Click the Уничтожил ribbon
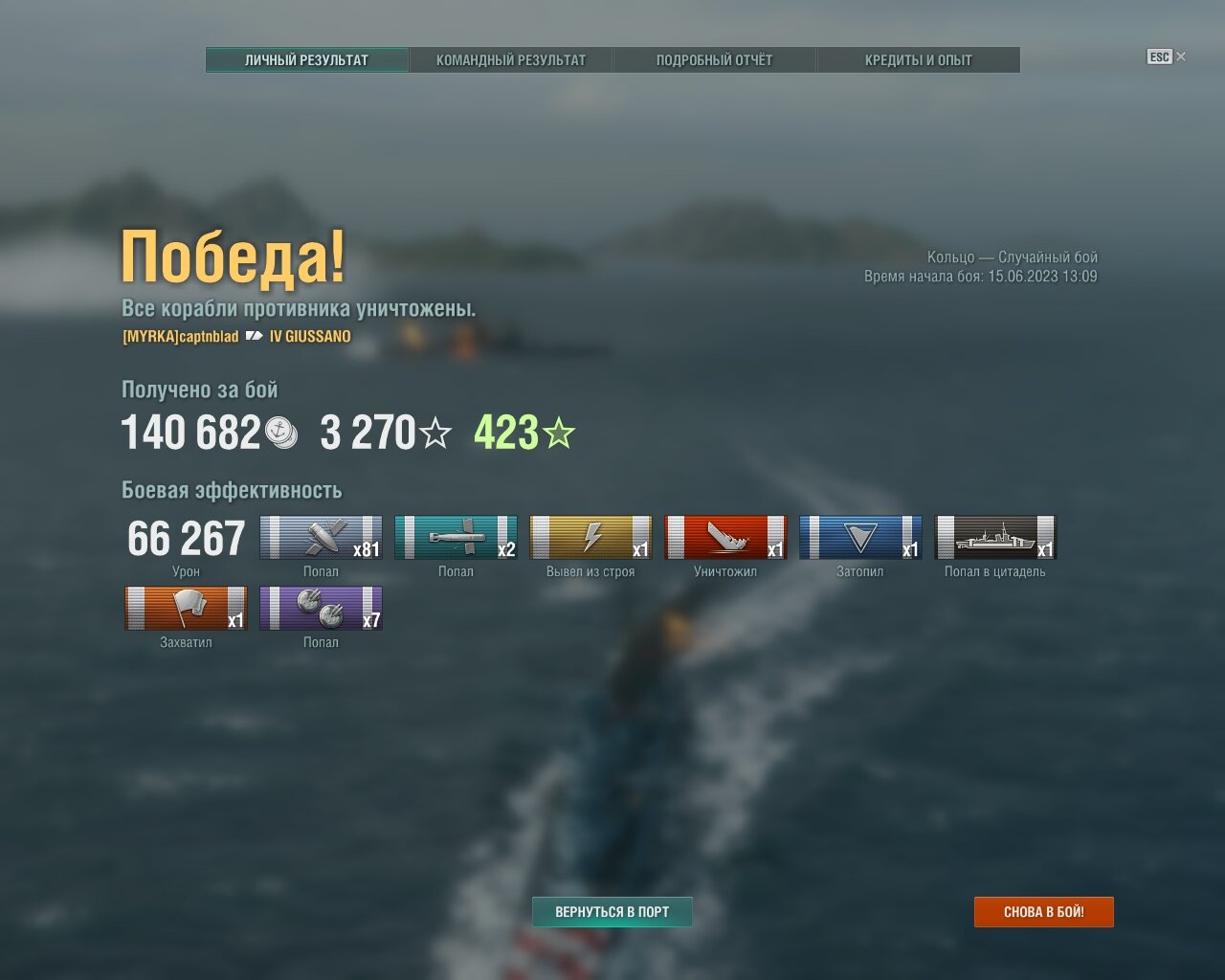The width and height of the screenshot is (1225, 980). [x=725, y=538]
